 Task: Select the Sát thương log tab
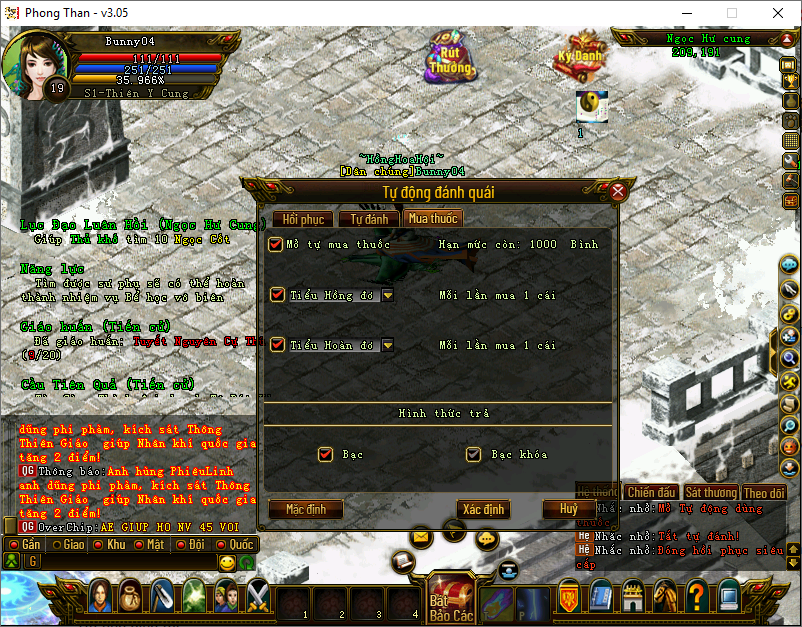[711, 492]
